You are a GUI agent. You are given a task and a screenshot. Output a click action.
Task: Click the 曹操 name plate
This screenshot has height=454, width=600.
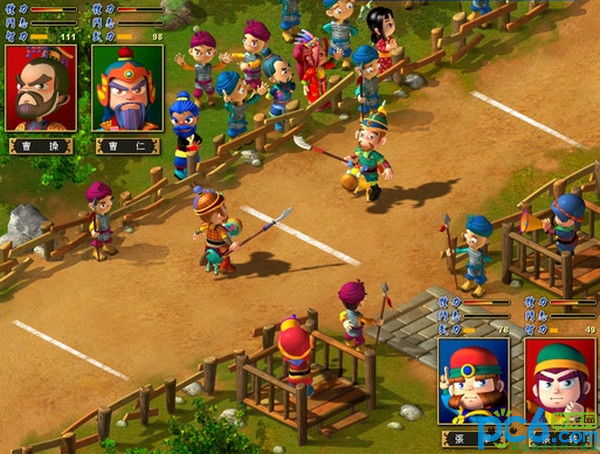tap(41, 145)
